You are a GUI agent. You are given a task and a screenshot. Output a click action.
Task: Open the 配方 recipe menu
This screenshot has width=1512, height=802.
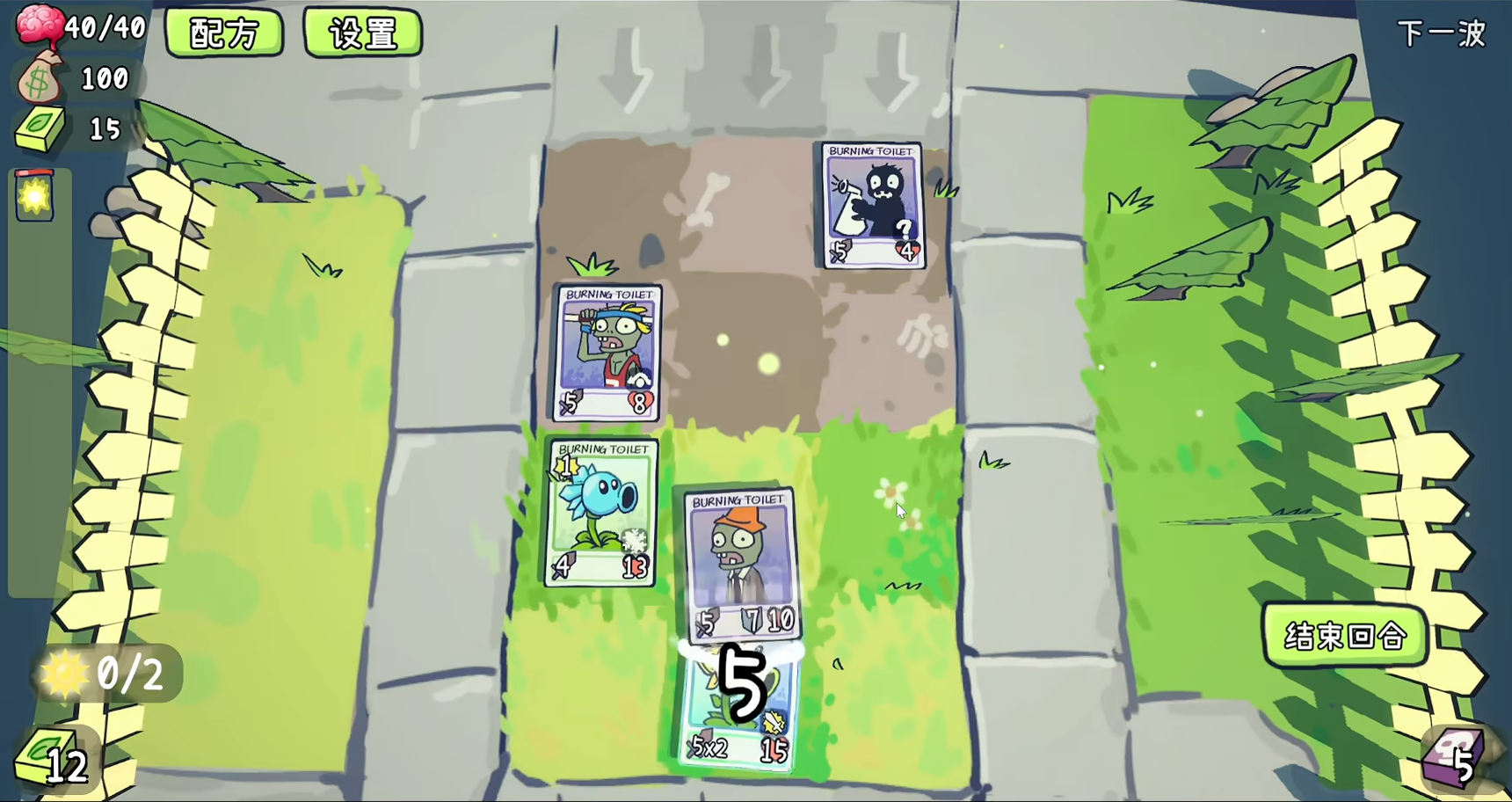click(x=224, y=33)
